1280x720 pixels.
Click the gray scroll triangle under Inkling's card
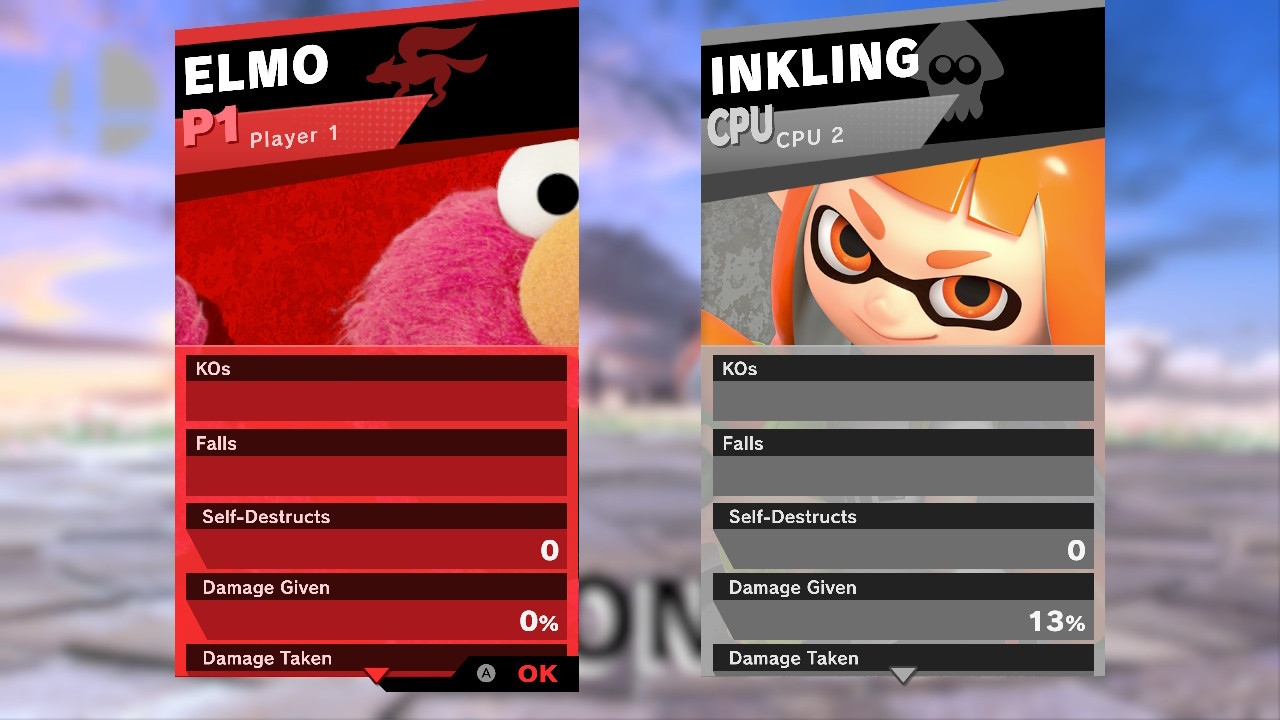tap(903, 677)
